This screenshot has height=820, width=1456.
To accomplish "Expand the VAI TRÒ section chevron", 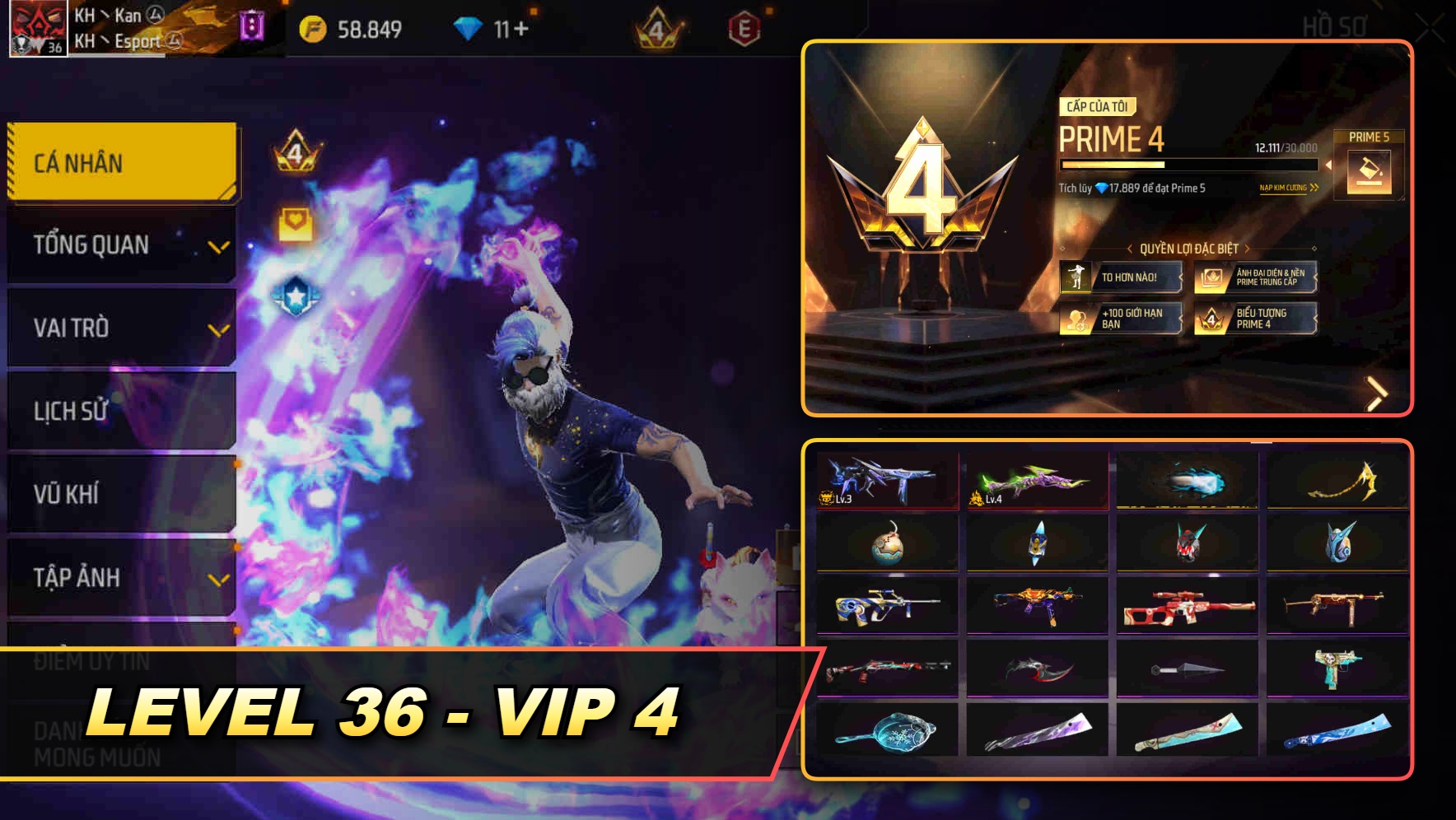I will 219,330.
